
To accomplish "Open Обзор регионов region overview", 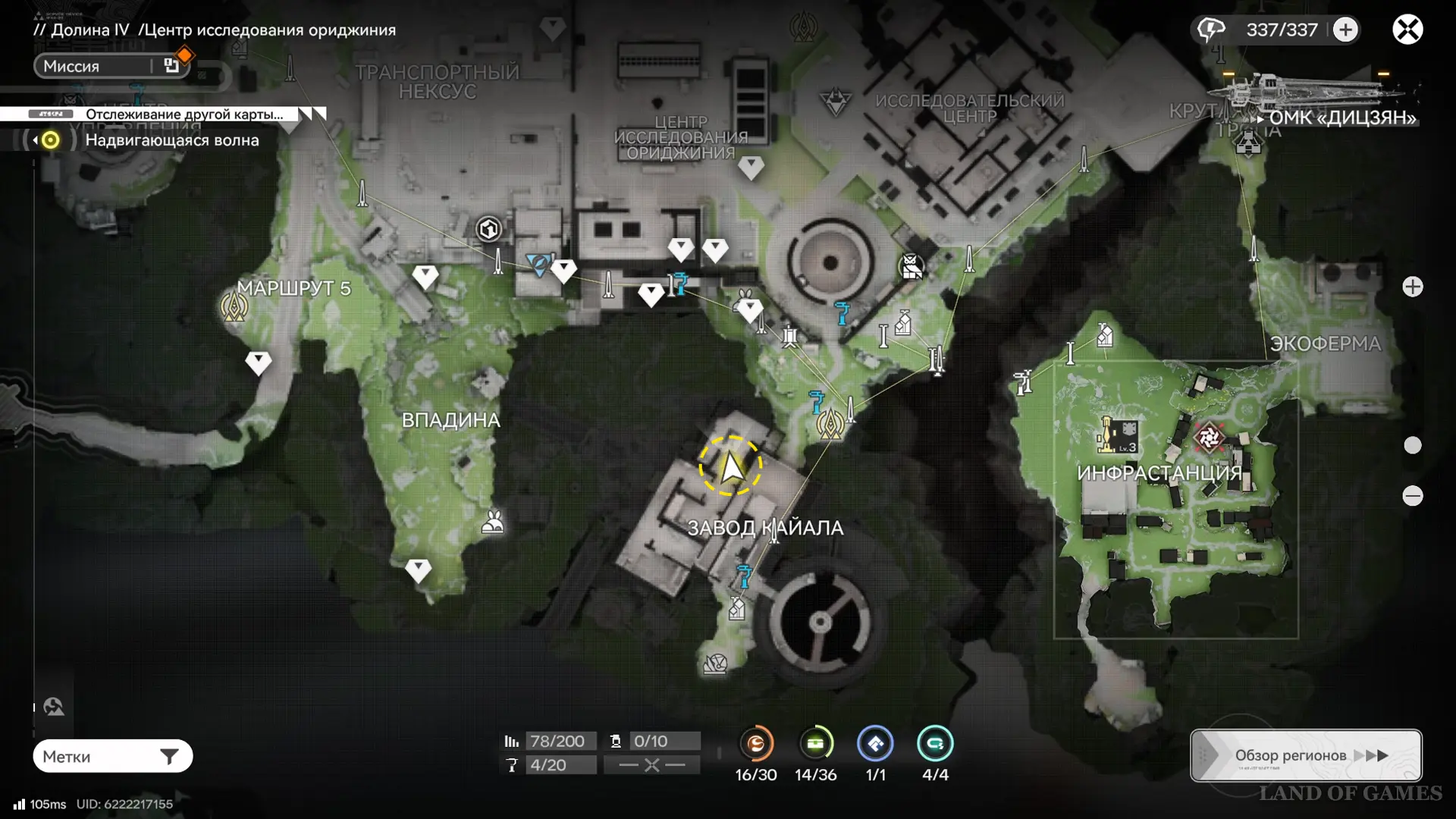I will [1306, 755].
